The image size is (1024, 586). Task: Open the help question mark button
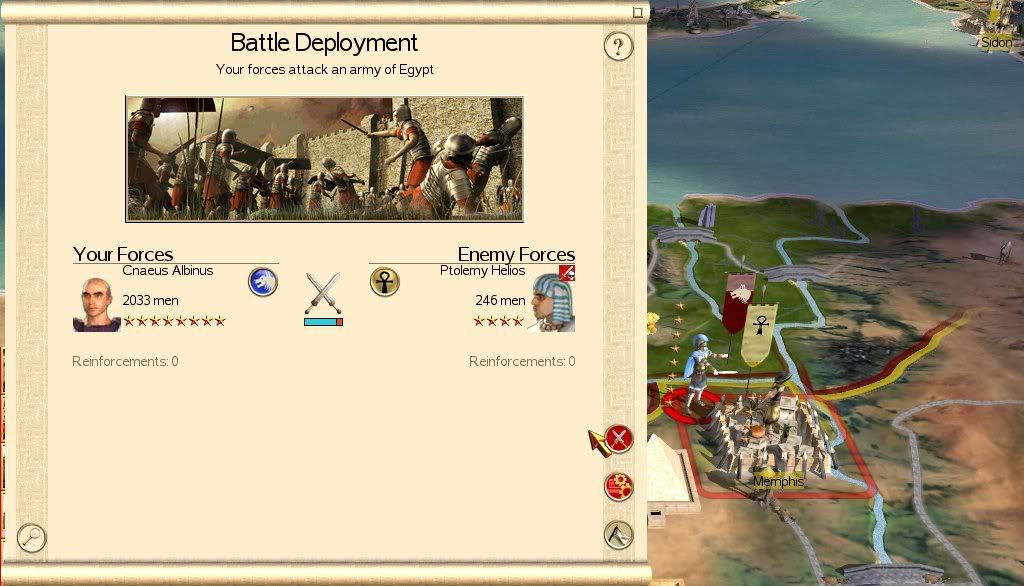tap(618, 46)
